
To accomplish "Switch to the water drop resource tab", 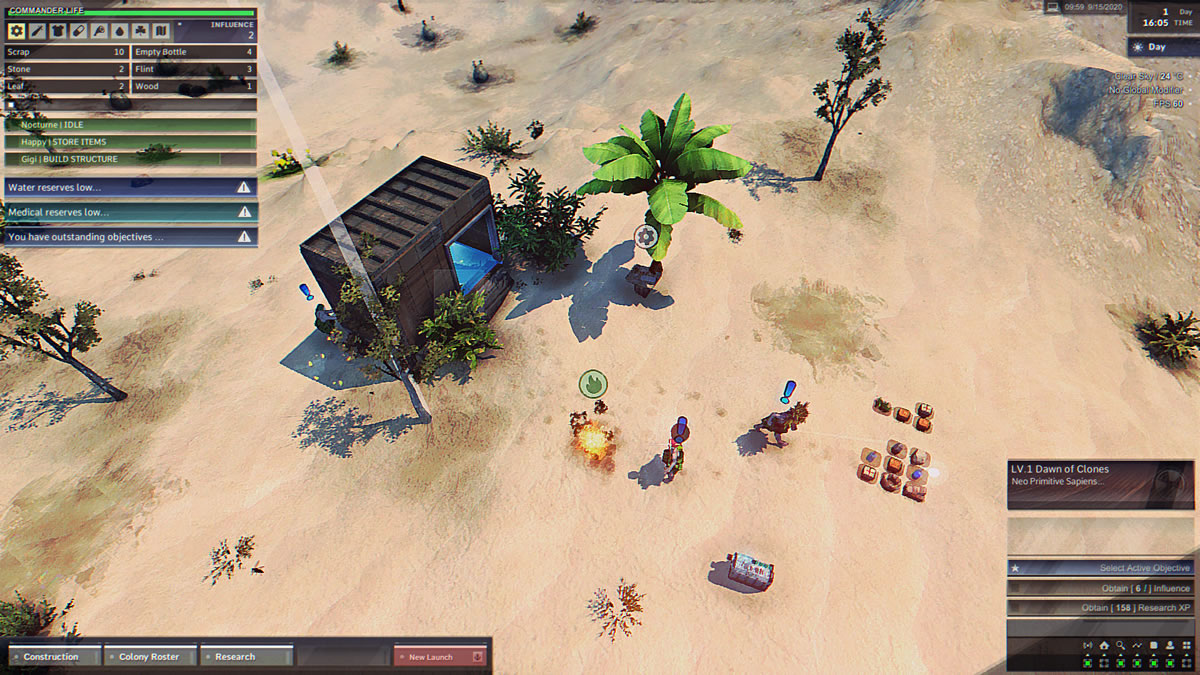I will coord(120,32).
